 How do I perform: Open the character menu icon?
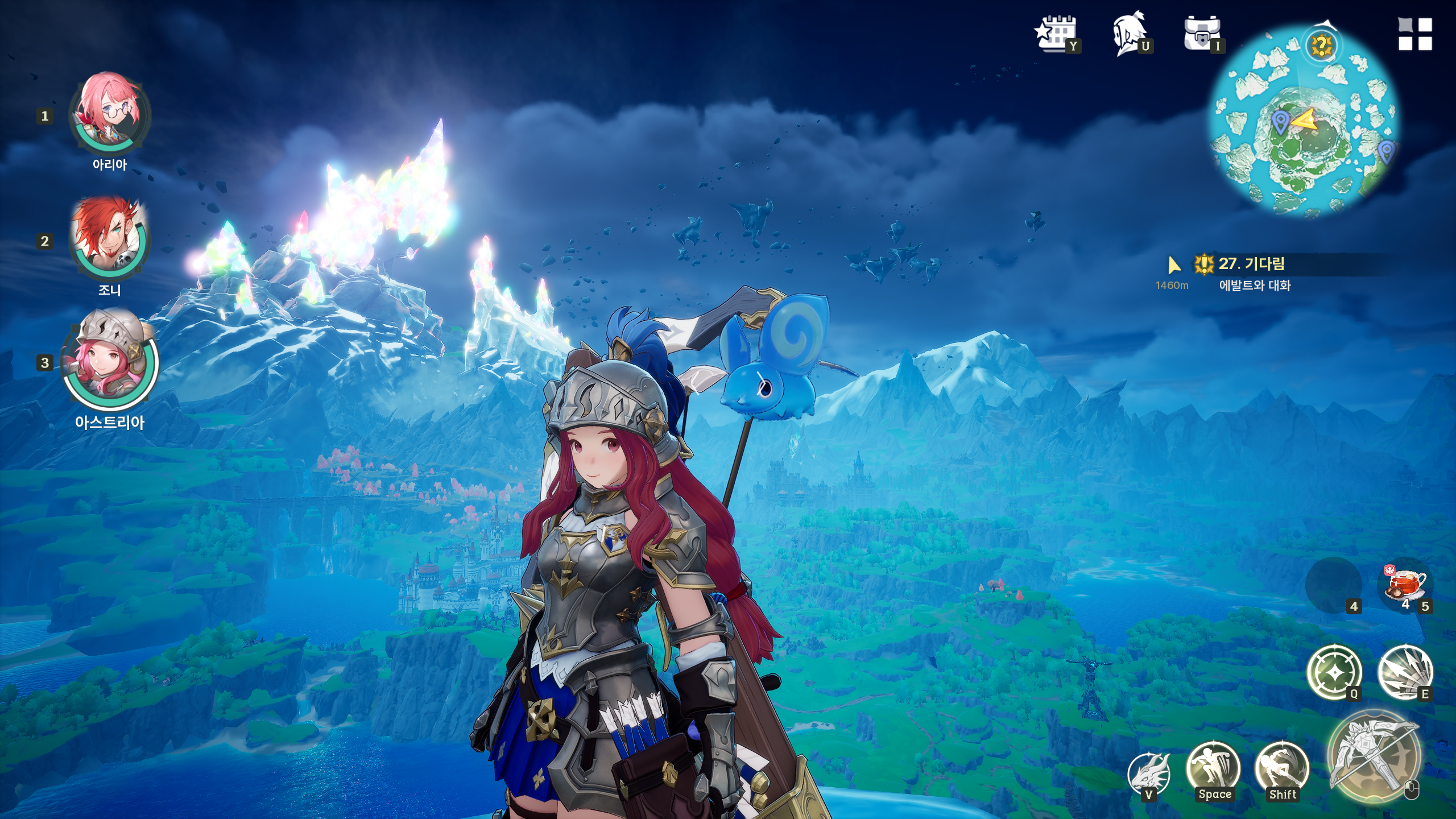click(1129, 33)
